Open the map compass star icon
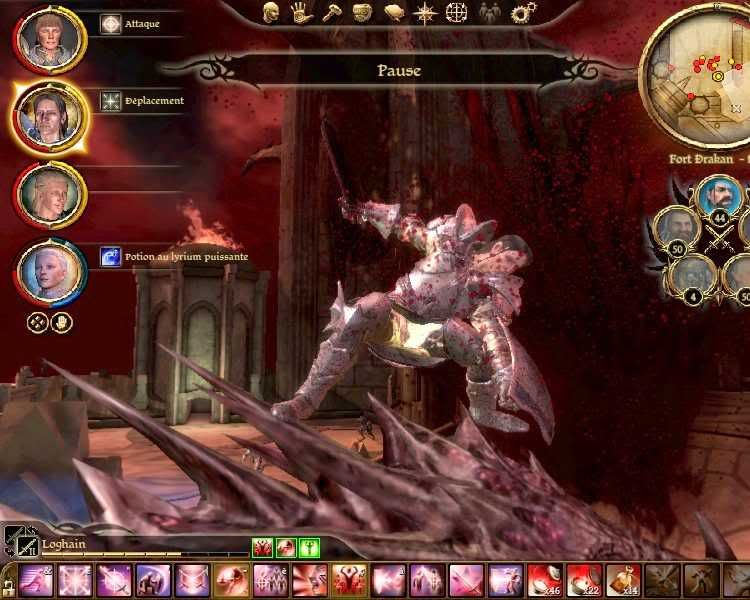 click(x=425, y=13)
